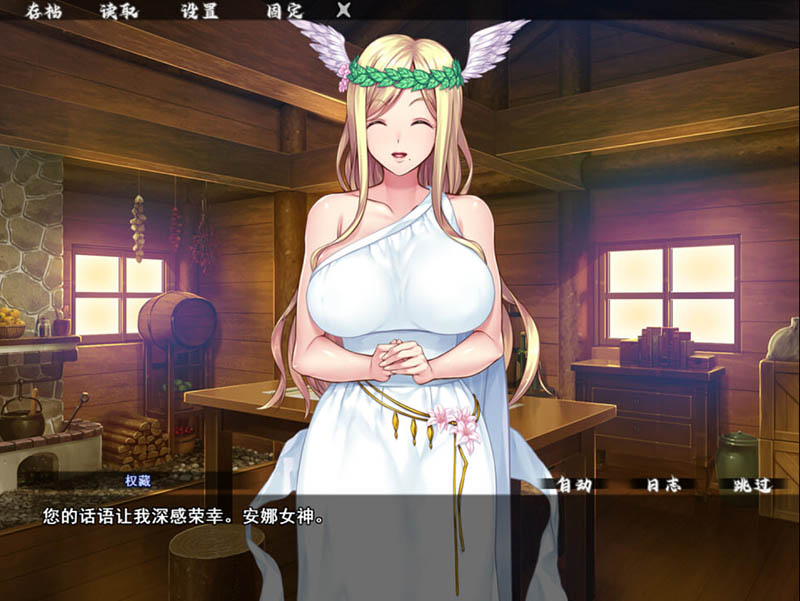Open the 设置 settings menu
Screen dimensions: 800x601
tap(200, 11)
